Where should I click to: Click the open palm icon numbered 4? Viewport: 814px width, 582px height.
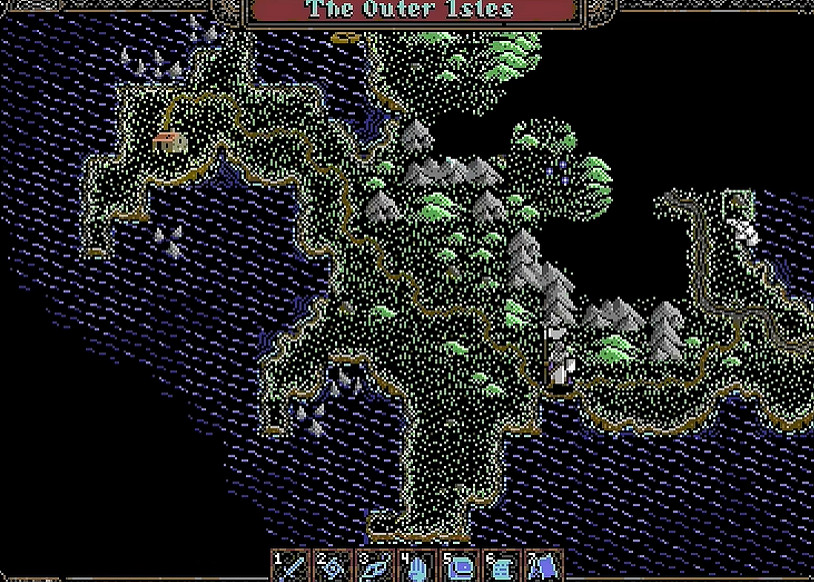tap(417, 565)
